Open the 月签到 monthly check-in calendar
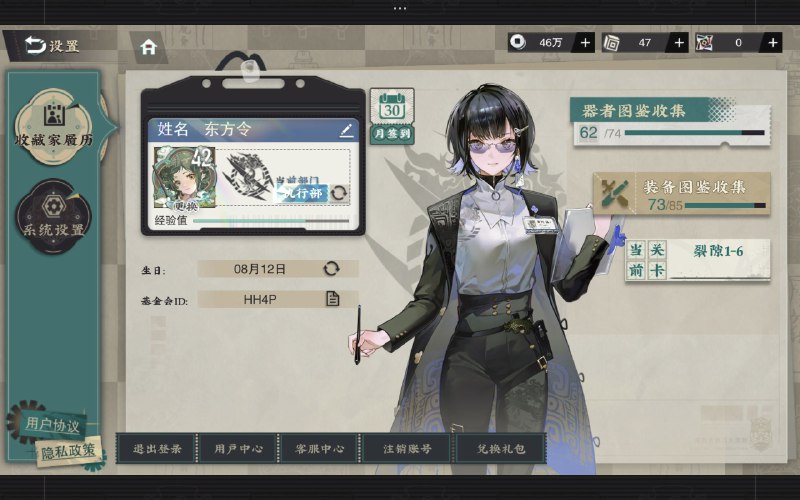This screenshot has height=500, width=800. (x=392, y=116)
